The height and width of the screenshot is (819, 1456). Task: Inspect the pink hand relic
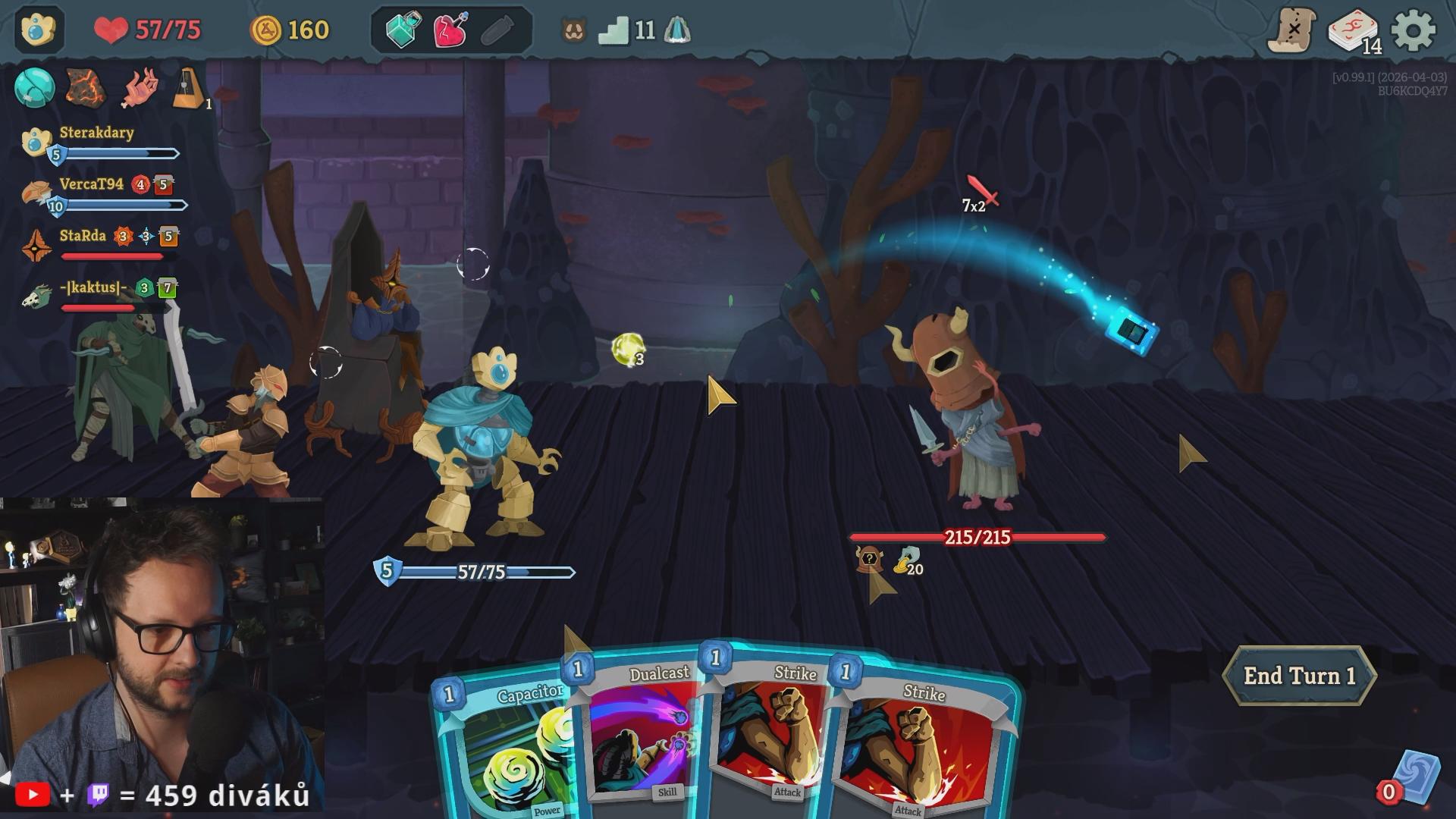140,88
